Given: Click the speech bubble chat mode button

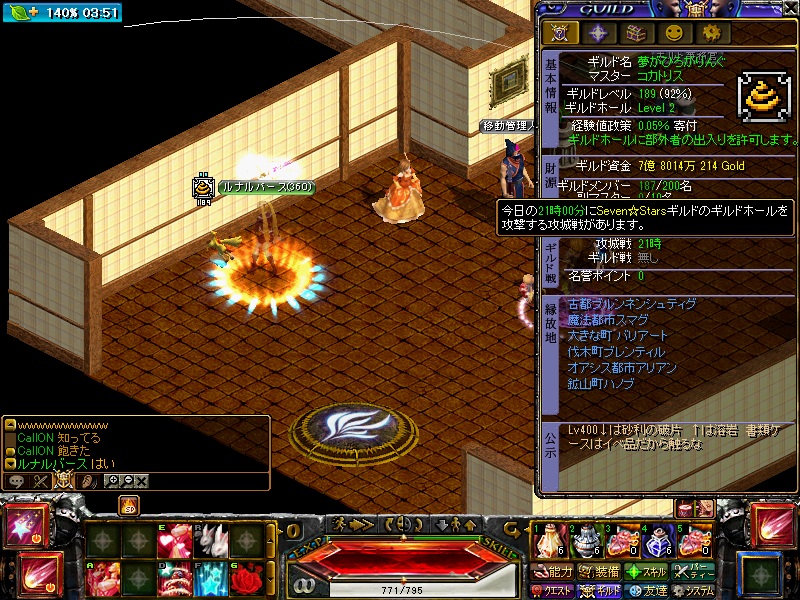Looking at the screenshot, I should (17, 481).
